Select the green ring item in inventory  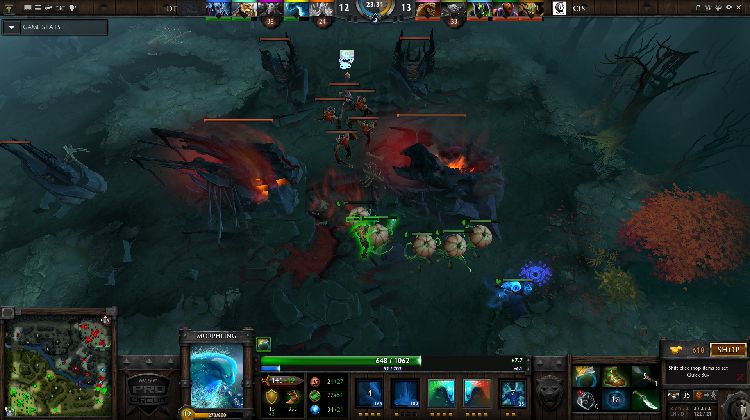click(x=587, y=376)
